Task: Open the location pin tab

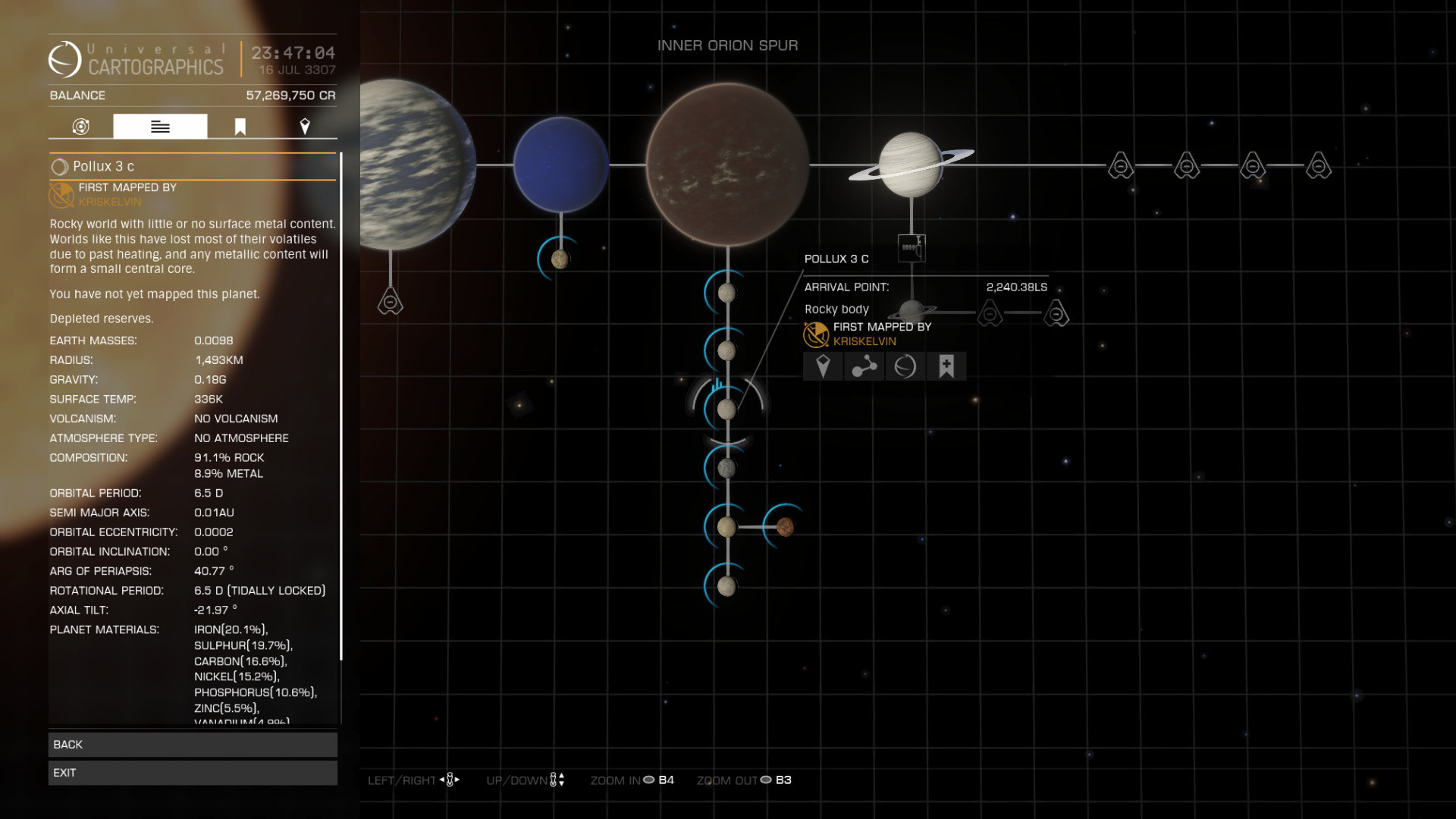Action: pyautogui.click(x=305, y=127)
